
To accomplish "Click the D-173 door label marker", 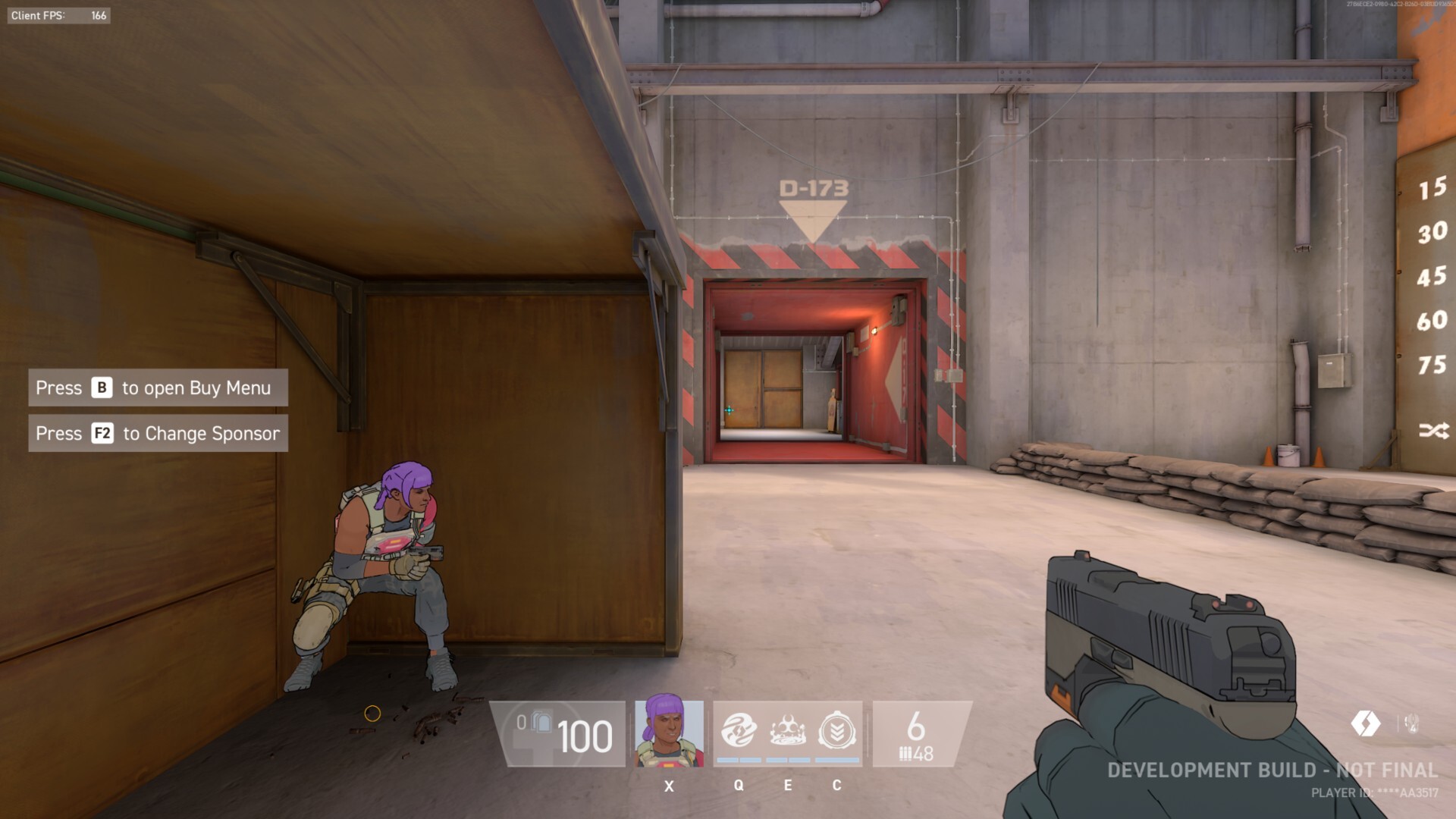I will click(x=813, y=189).
